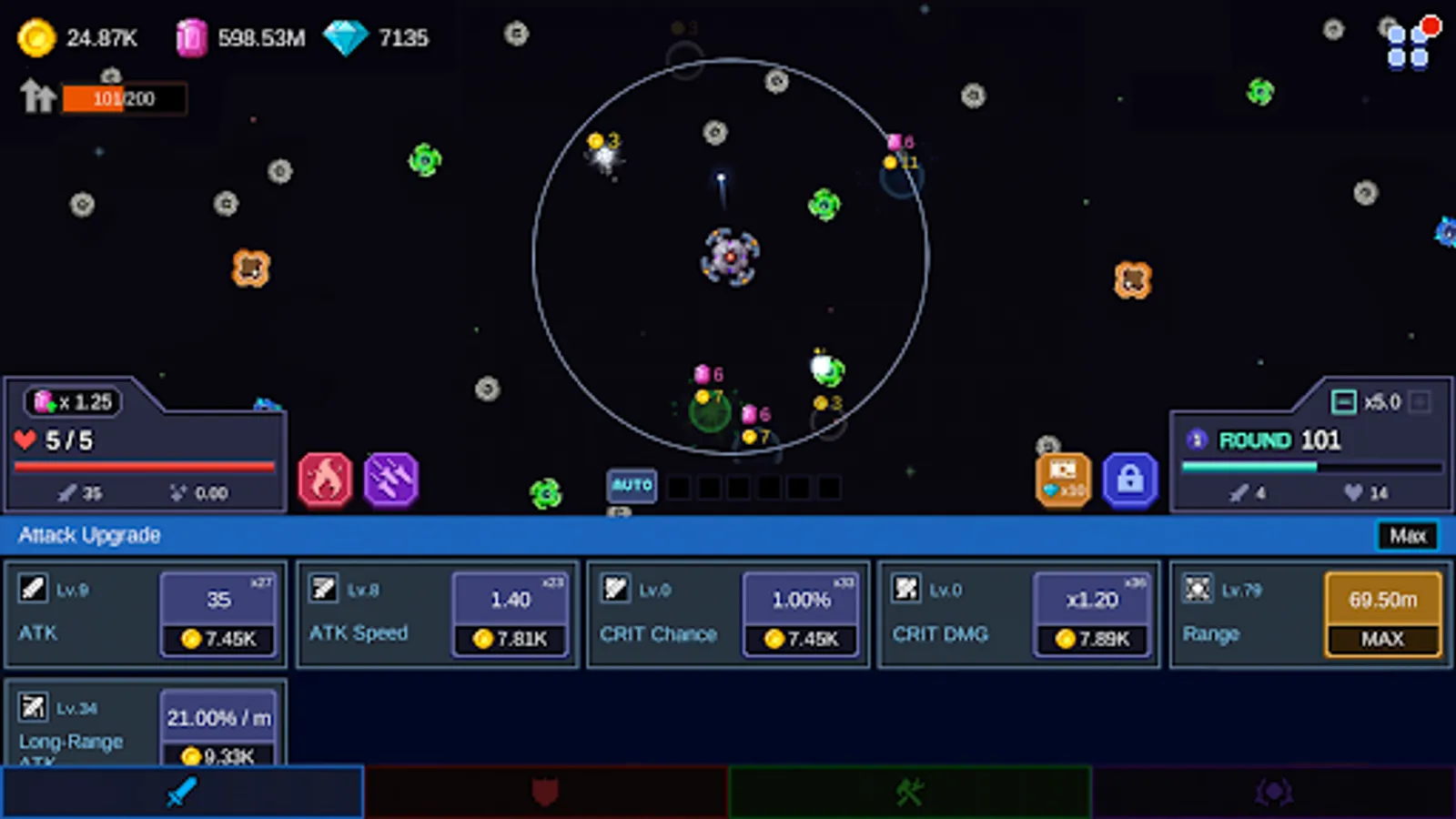The height and width of the screenshot is (819, 1456).
Task: Click the pink vial currency icon
Action: (191, 36)
